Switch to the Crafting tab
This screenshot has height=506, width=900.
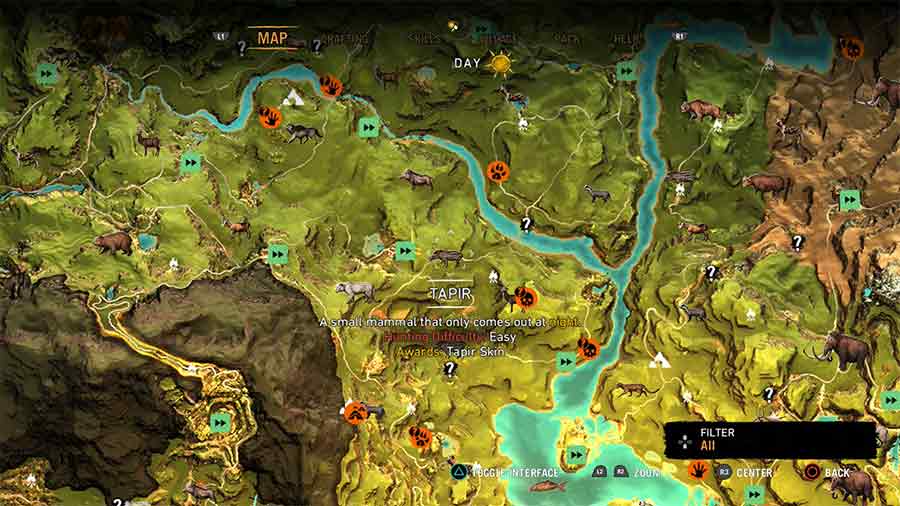click(x=345, y=39)
